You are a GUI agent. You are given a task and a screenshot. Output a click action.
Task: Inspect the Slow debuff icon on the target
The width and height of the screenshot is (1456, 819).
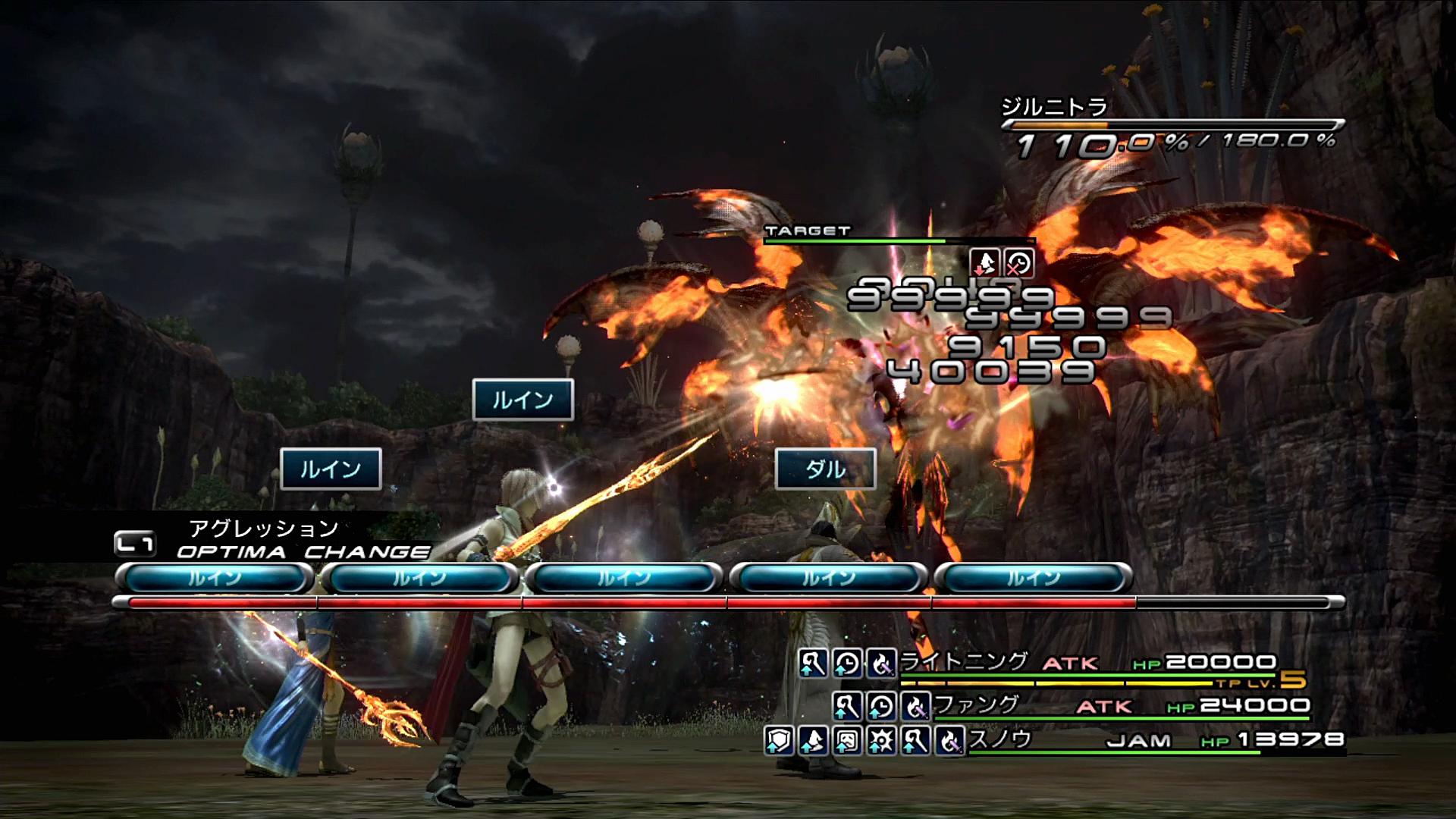[x=1018, y=262]
